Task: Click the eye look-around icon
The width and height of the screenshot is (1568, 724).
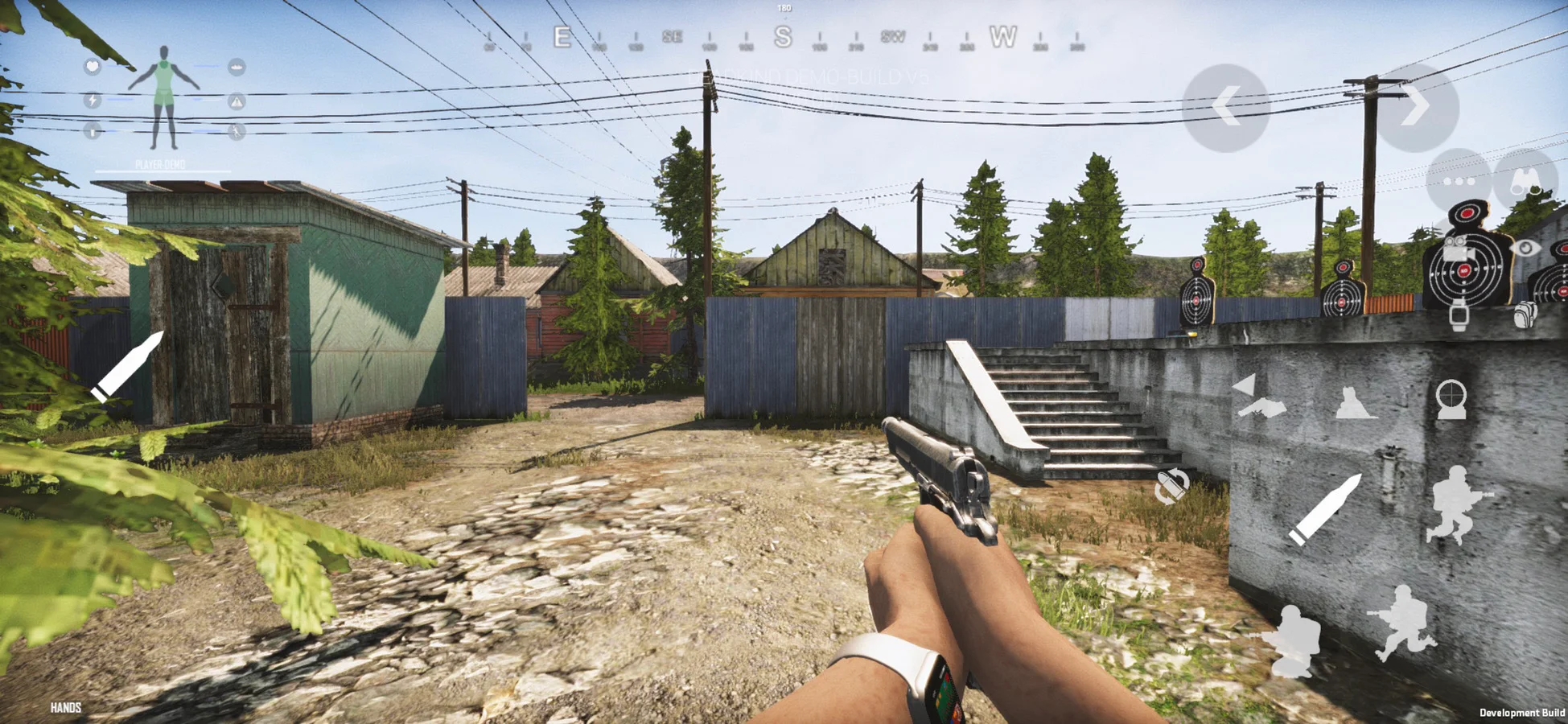Action: [1524, 248]
